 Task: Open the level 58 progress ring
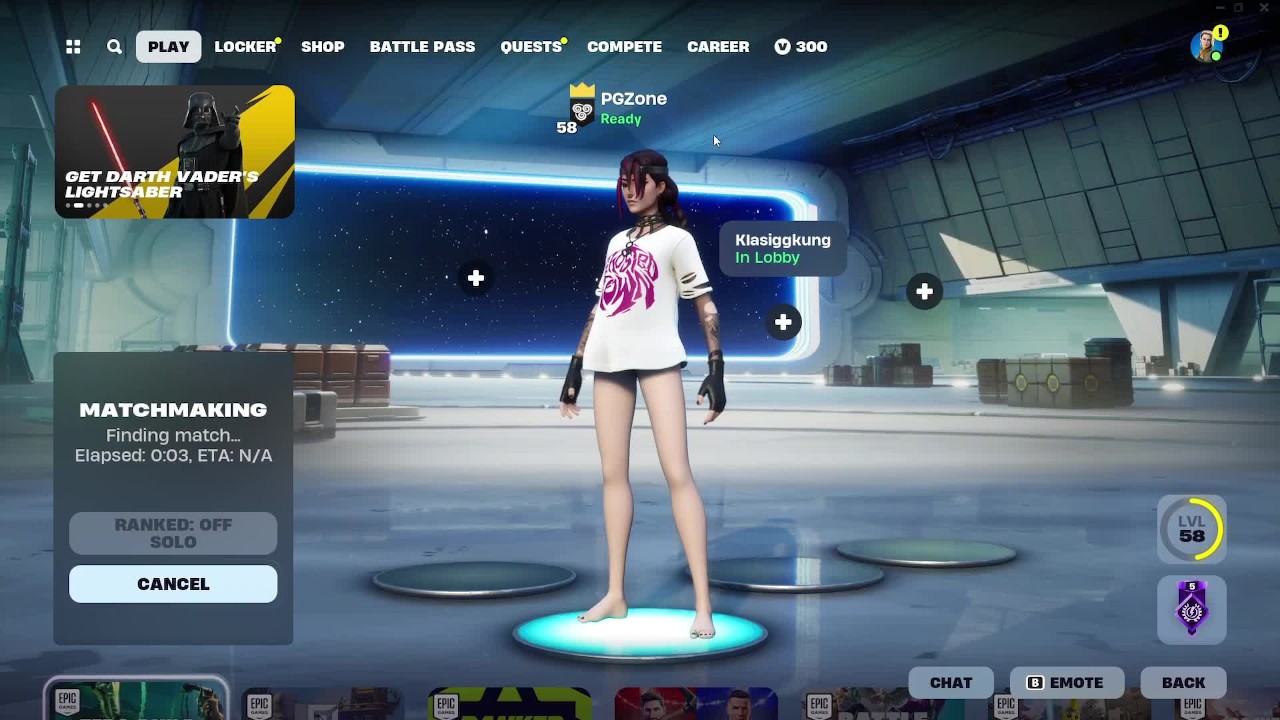coord(1191,529)
